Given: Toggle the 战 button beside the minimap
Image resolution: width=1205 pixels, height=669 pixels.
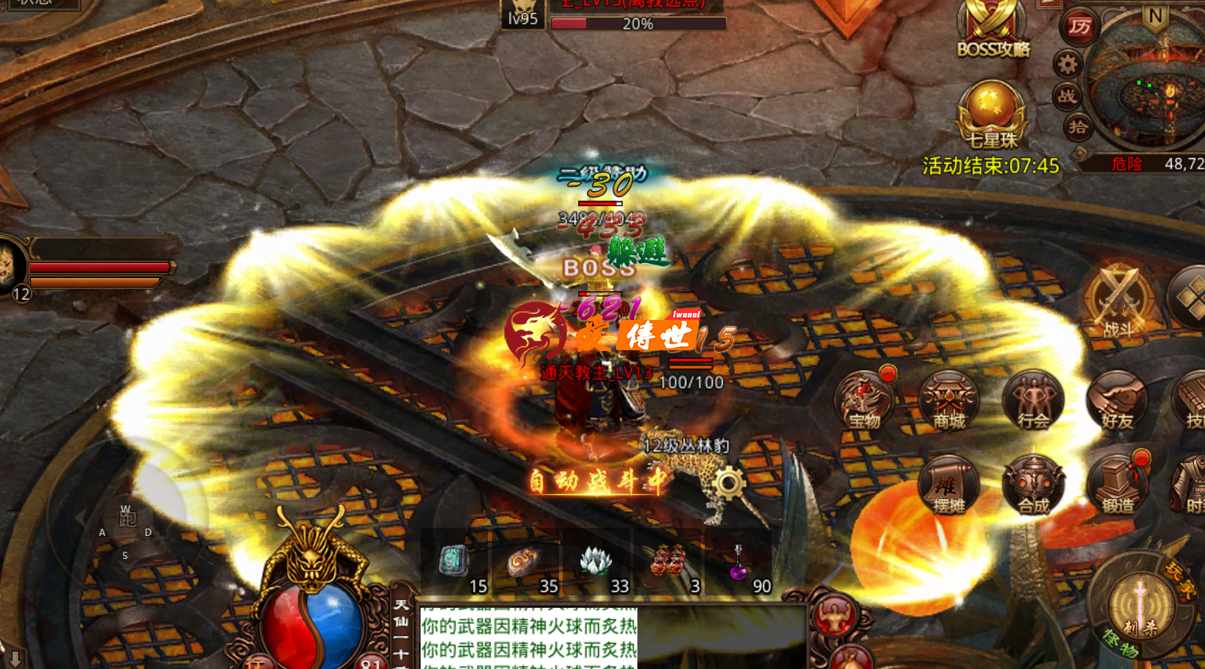Looking at the screenshot, I should point(1068,95).
